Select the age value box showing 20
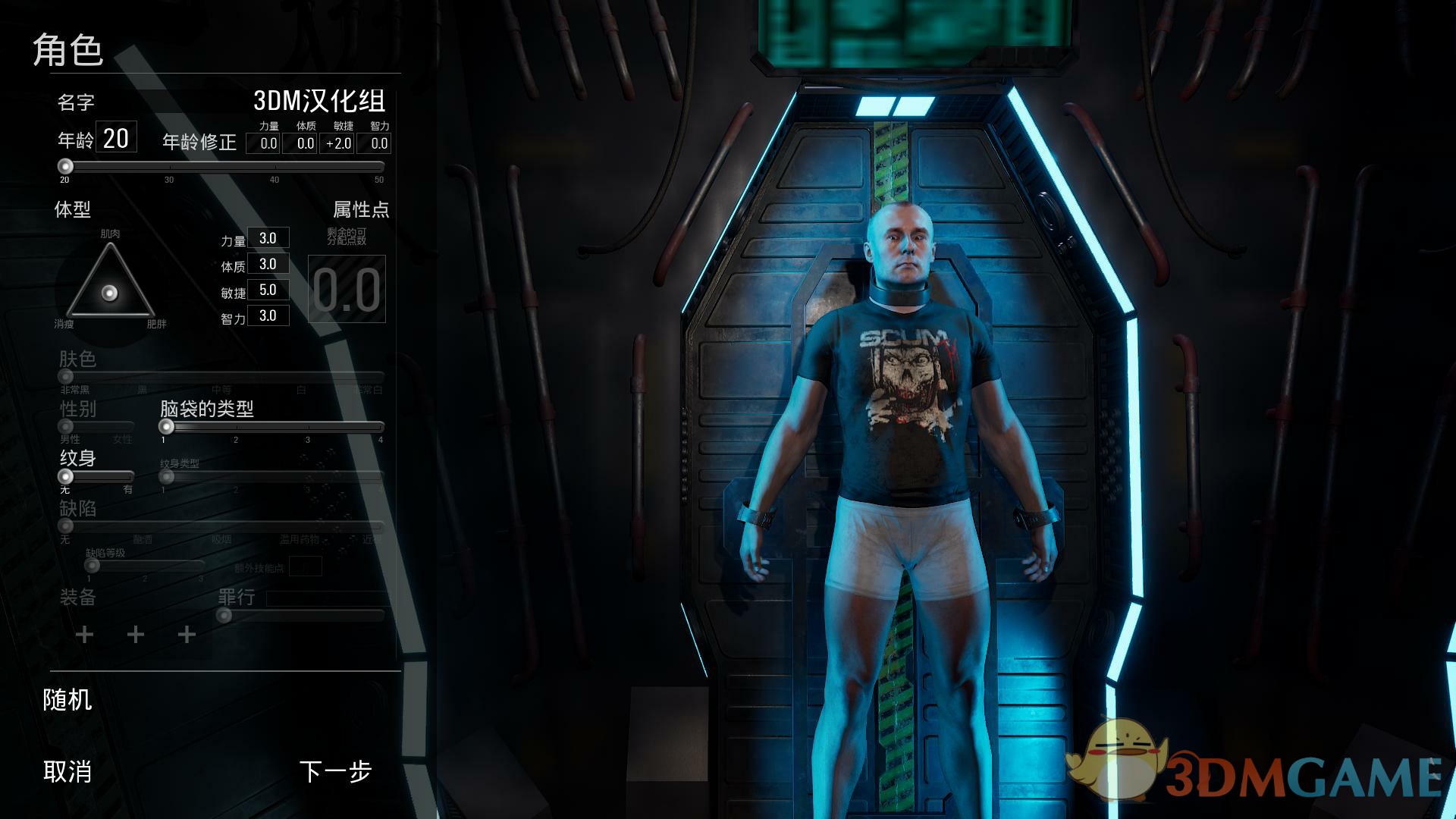This screenshot has width=1456, height=819. tap(116, 138)
